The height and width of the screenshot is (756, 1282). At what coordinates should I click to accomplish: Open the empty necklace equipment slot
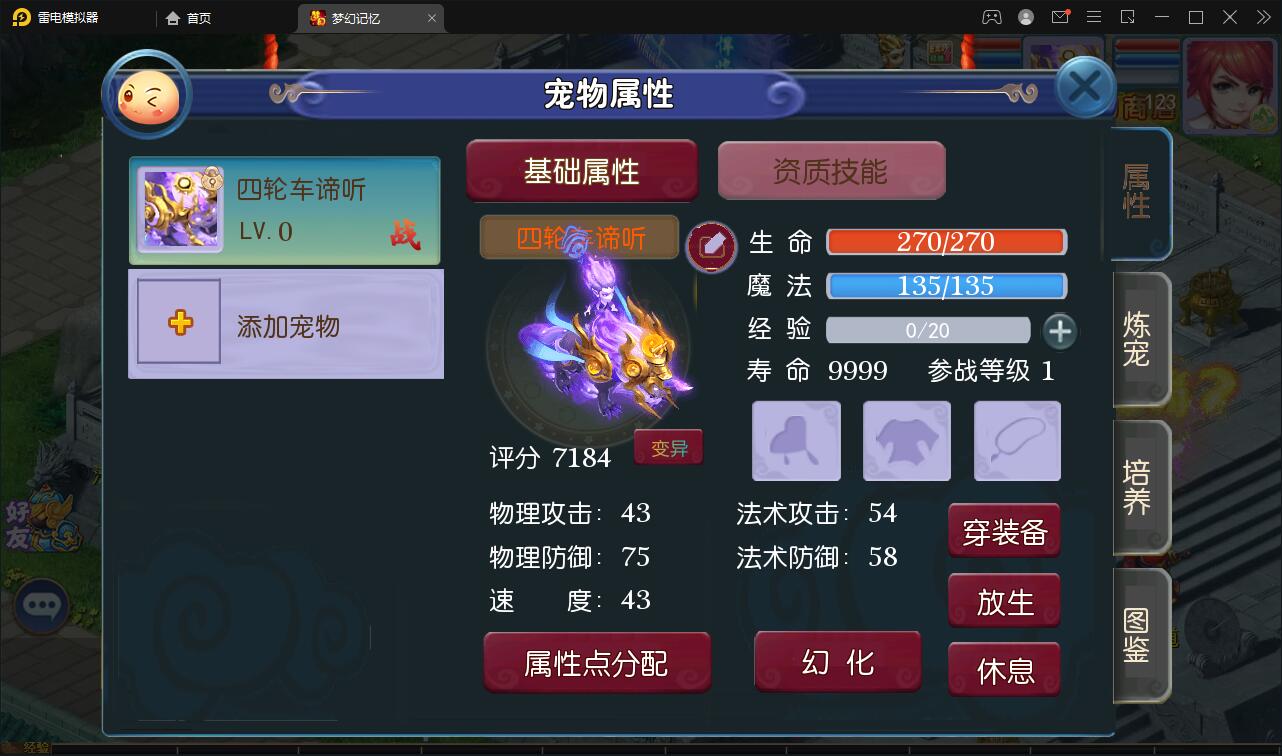tap(1016, 440)
